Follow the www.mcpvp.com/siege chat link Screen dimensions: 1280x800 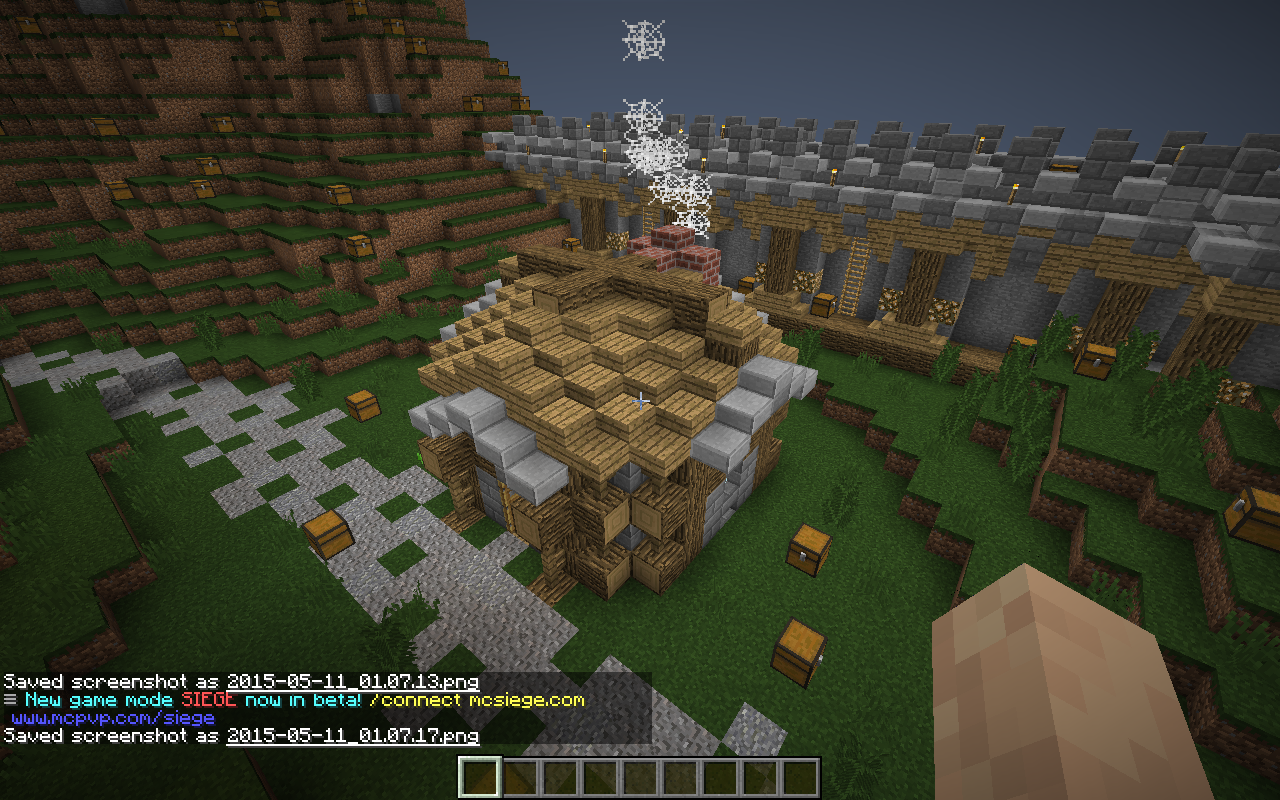click(113, 718)
